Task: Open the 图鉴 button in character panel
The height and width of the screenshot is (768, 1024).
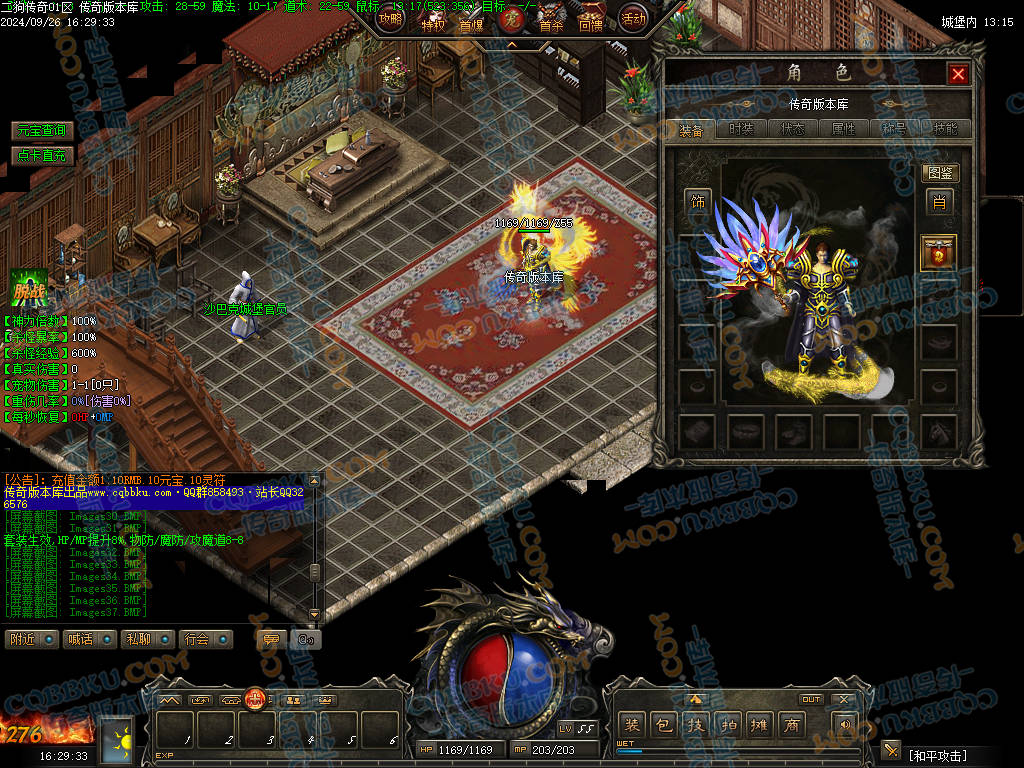Action: pos(939,173)
